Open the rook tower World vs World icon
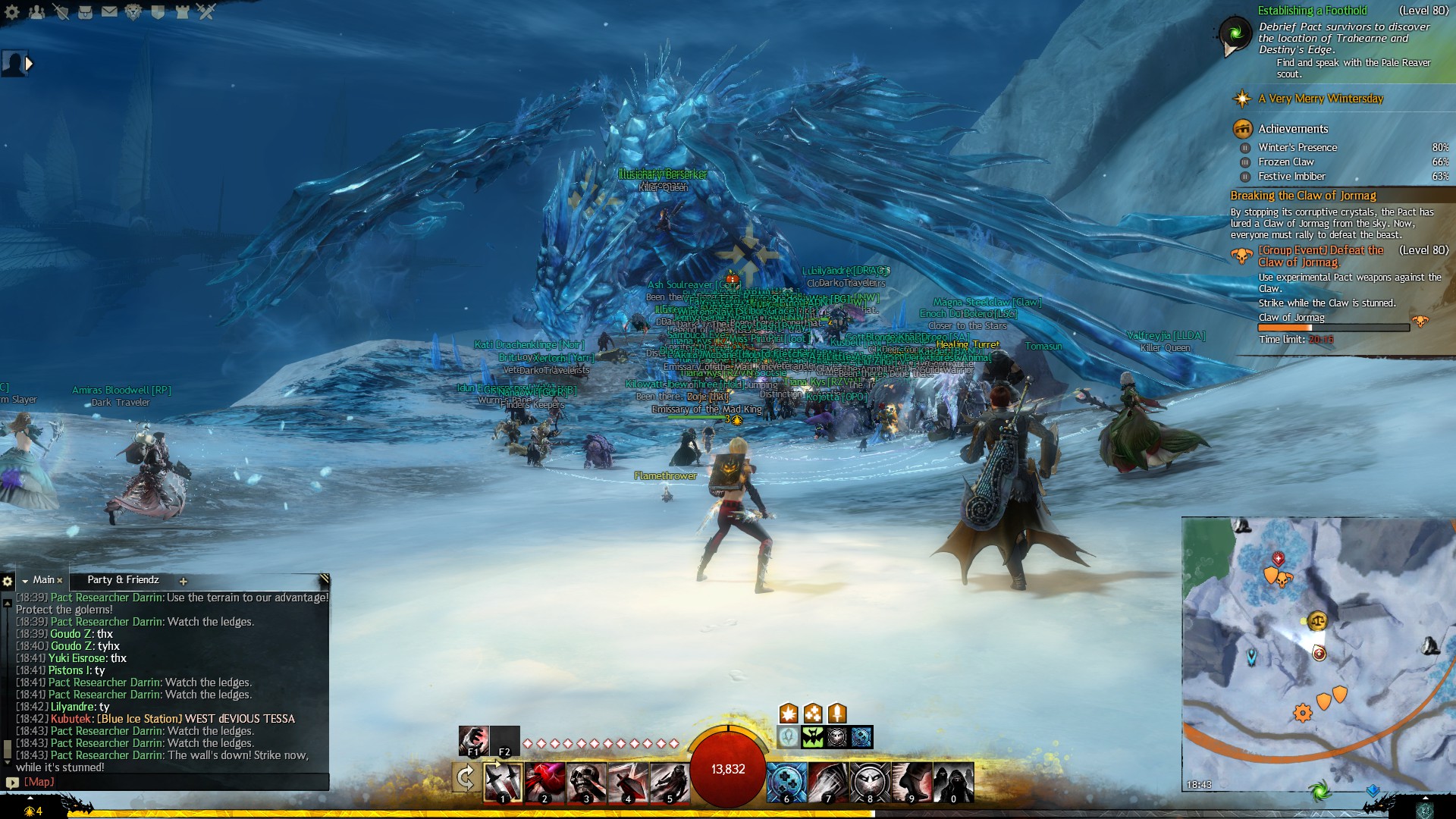Screen dimensions: 1456x819 (182, 12)
